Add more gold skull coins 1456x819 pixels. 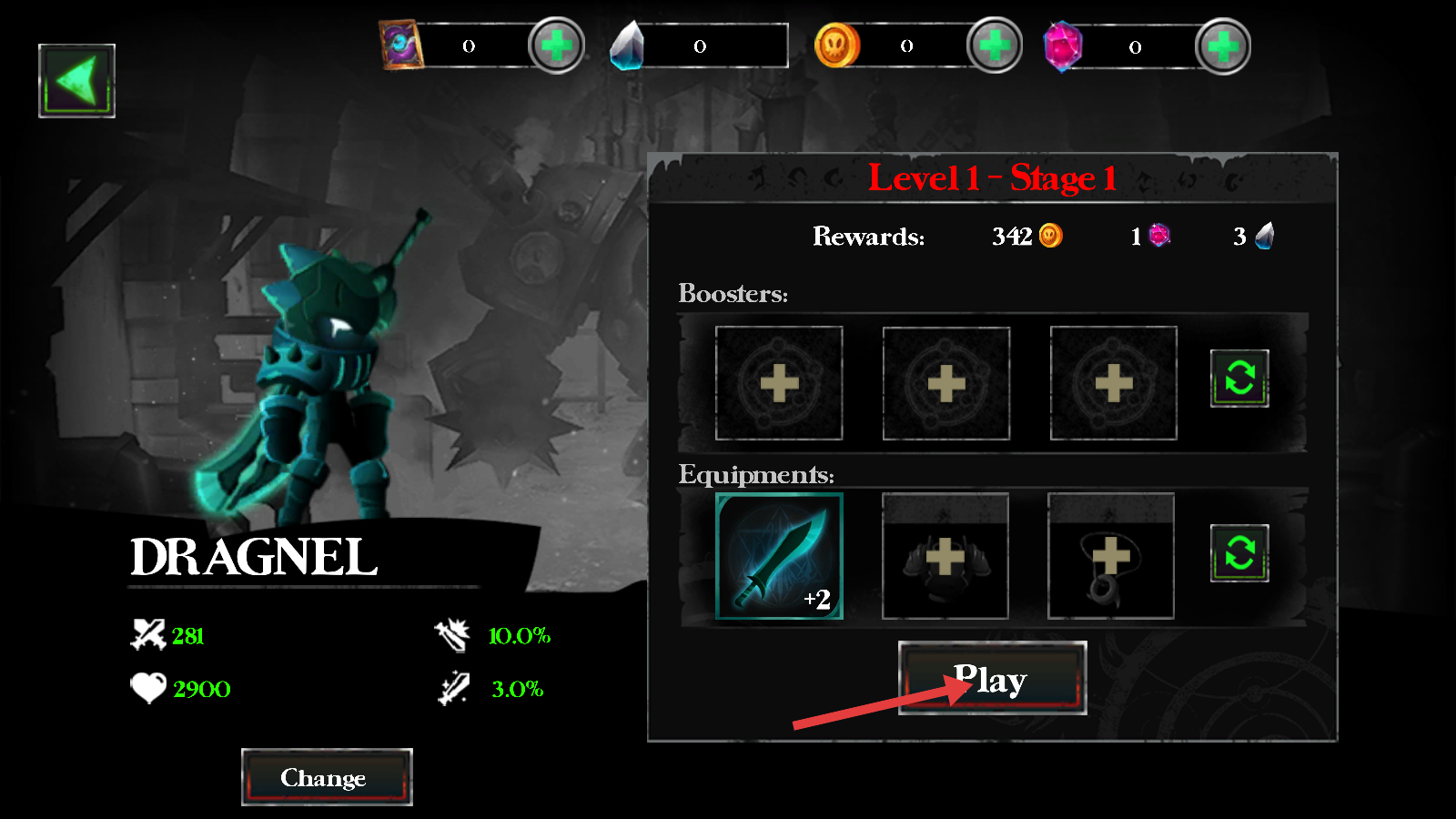click(994, 45)
